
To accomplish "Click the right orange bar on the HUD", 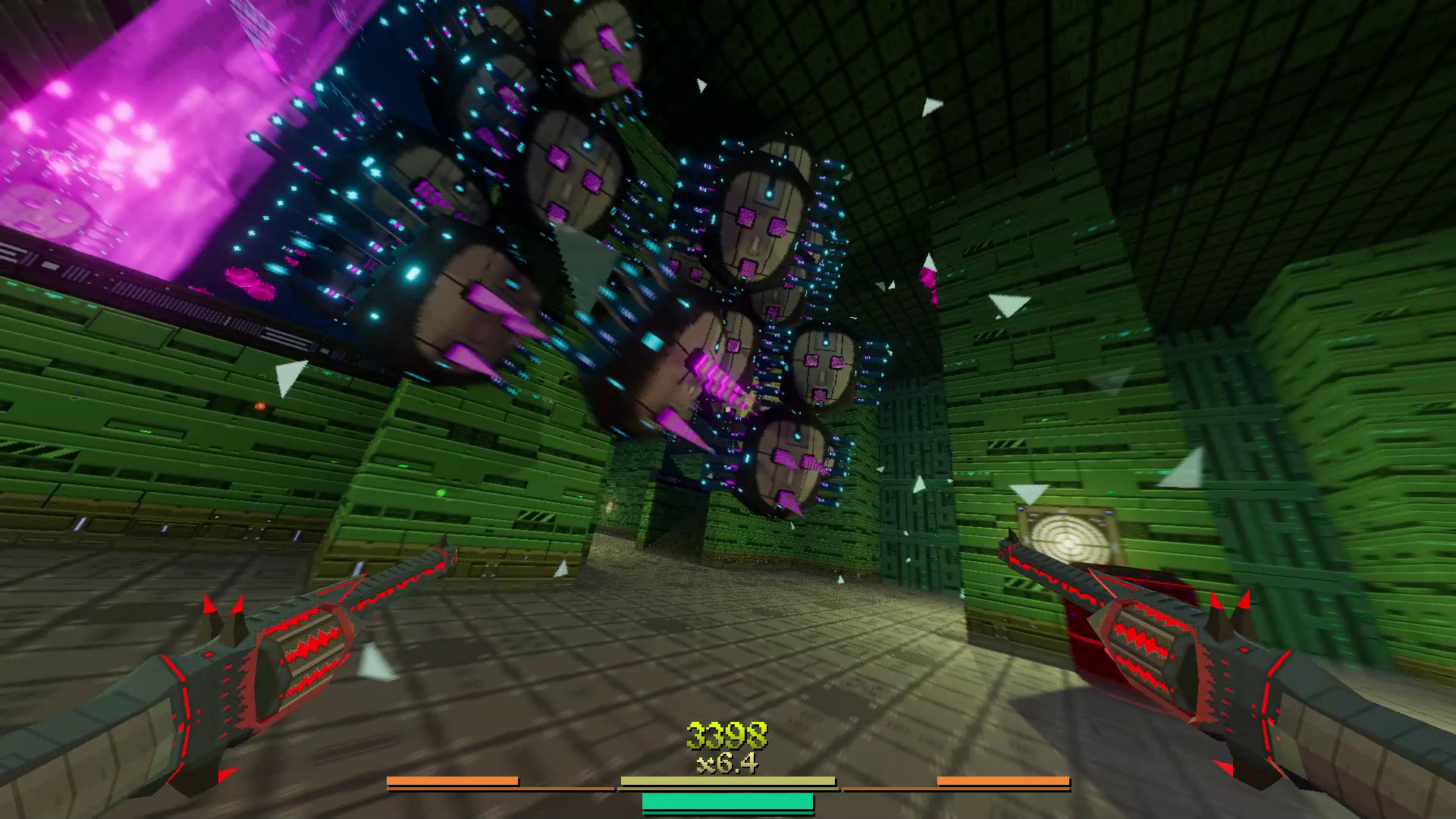I will (x=1004, y=780).
